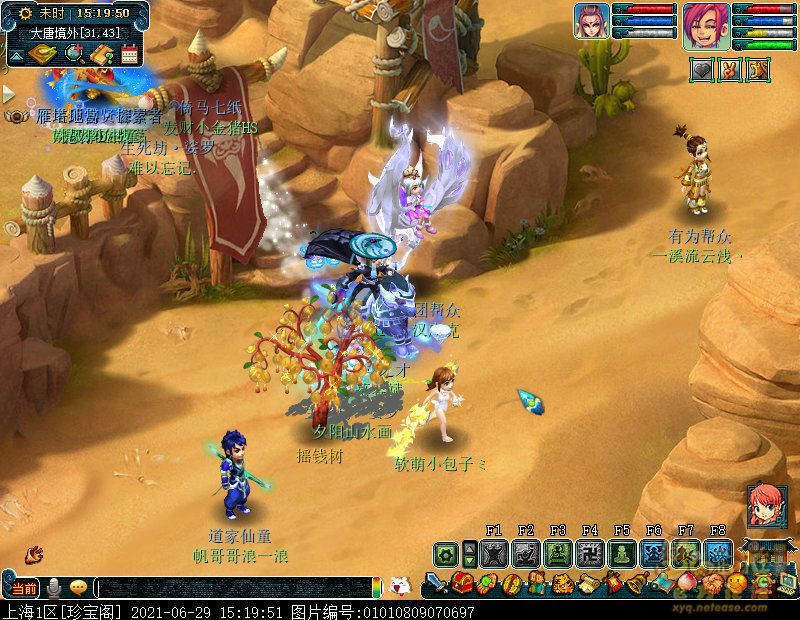The height and width of the screenshot is (620, 800).
Task: Open the golden compass mini-map icon
Action: tap(43, 55)
